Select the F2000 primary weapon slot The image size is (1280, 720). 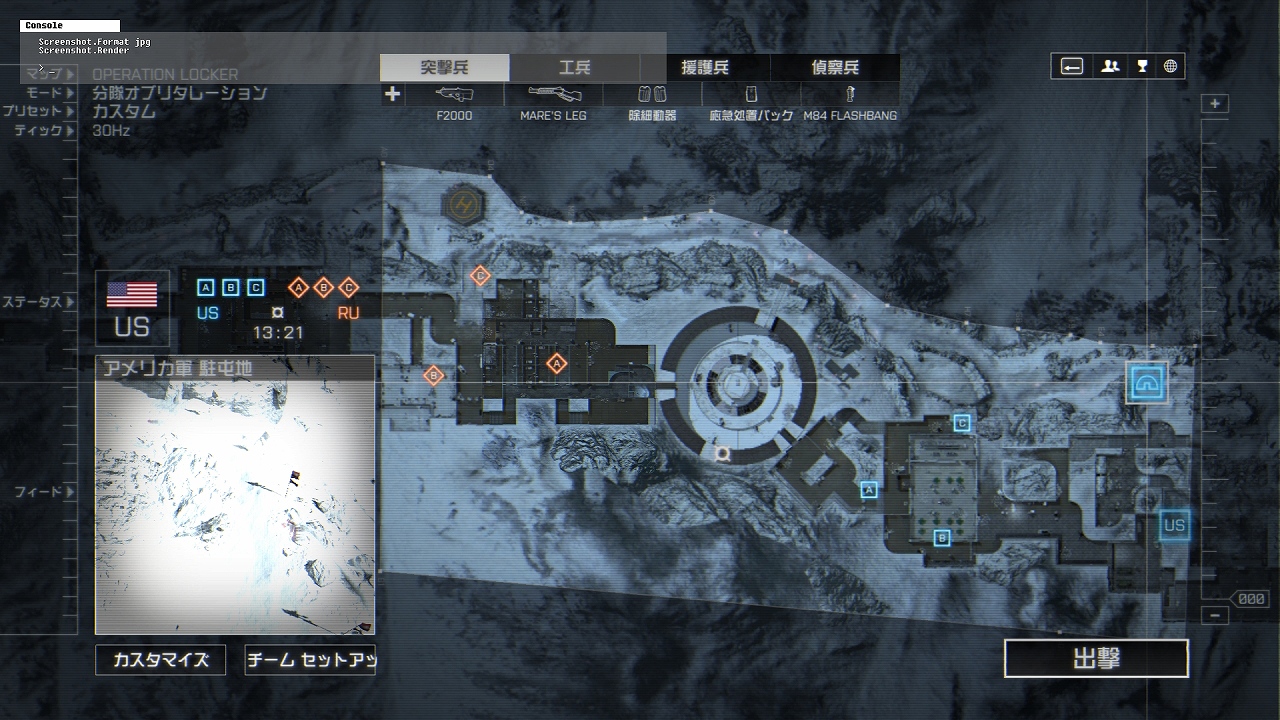click(x=454, y=103)
